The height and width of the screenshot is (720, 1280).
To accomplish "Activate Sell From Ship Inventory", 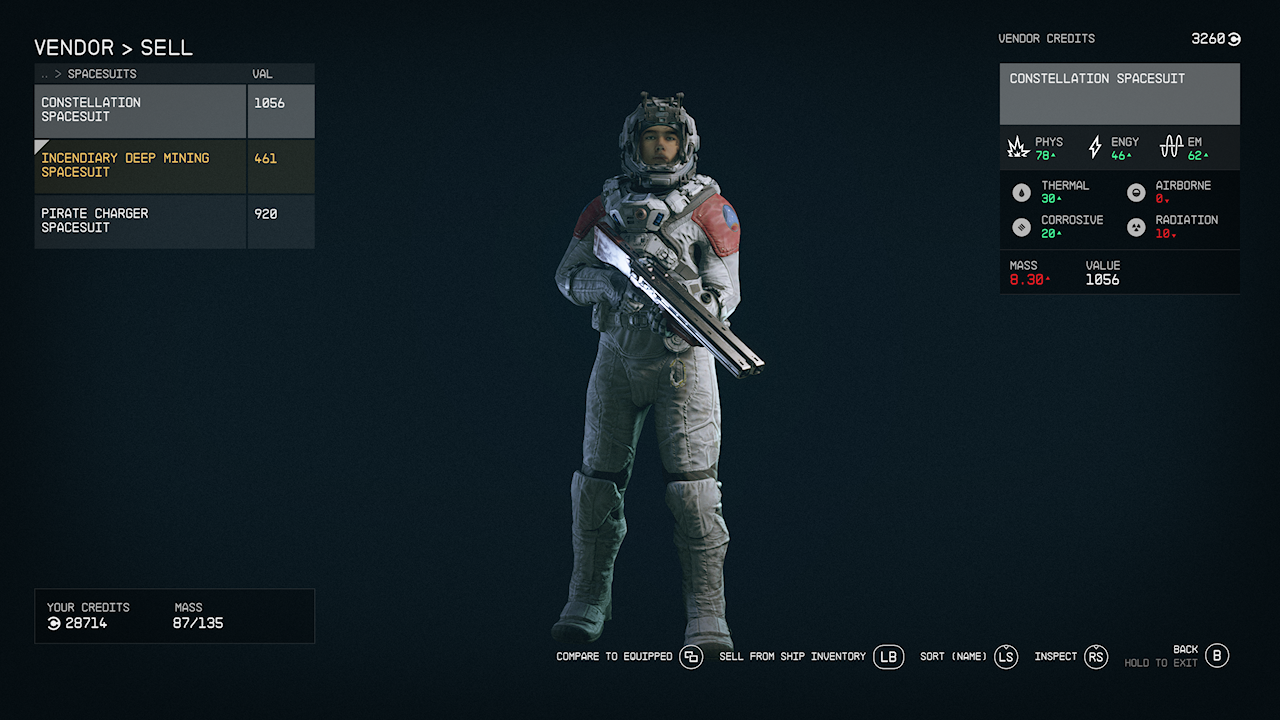I will point(888,657).
